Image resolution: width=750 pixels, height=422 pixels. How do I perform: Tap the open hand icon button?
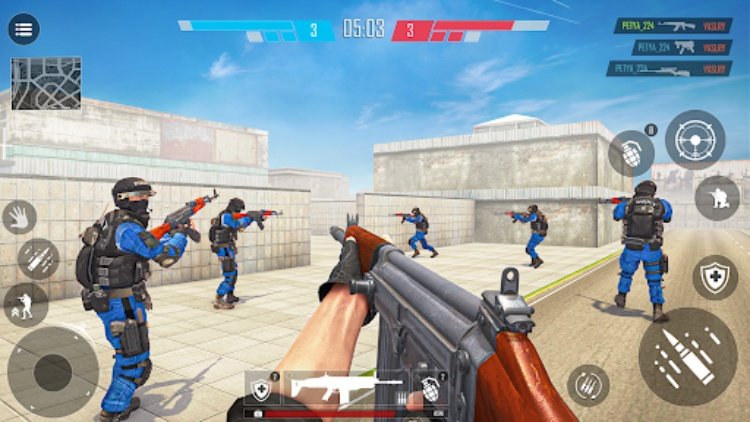pyautogui.click(x=20, y=217)
